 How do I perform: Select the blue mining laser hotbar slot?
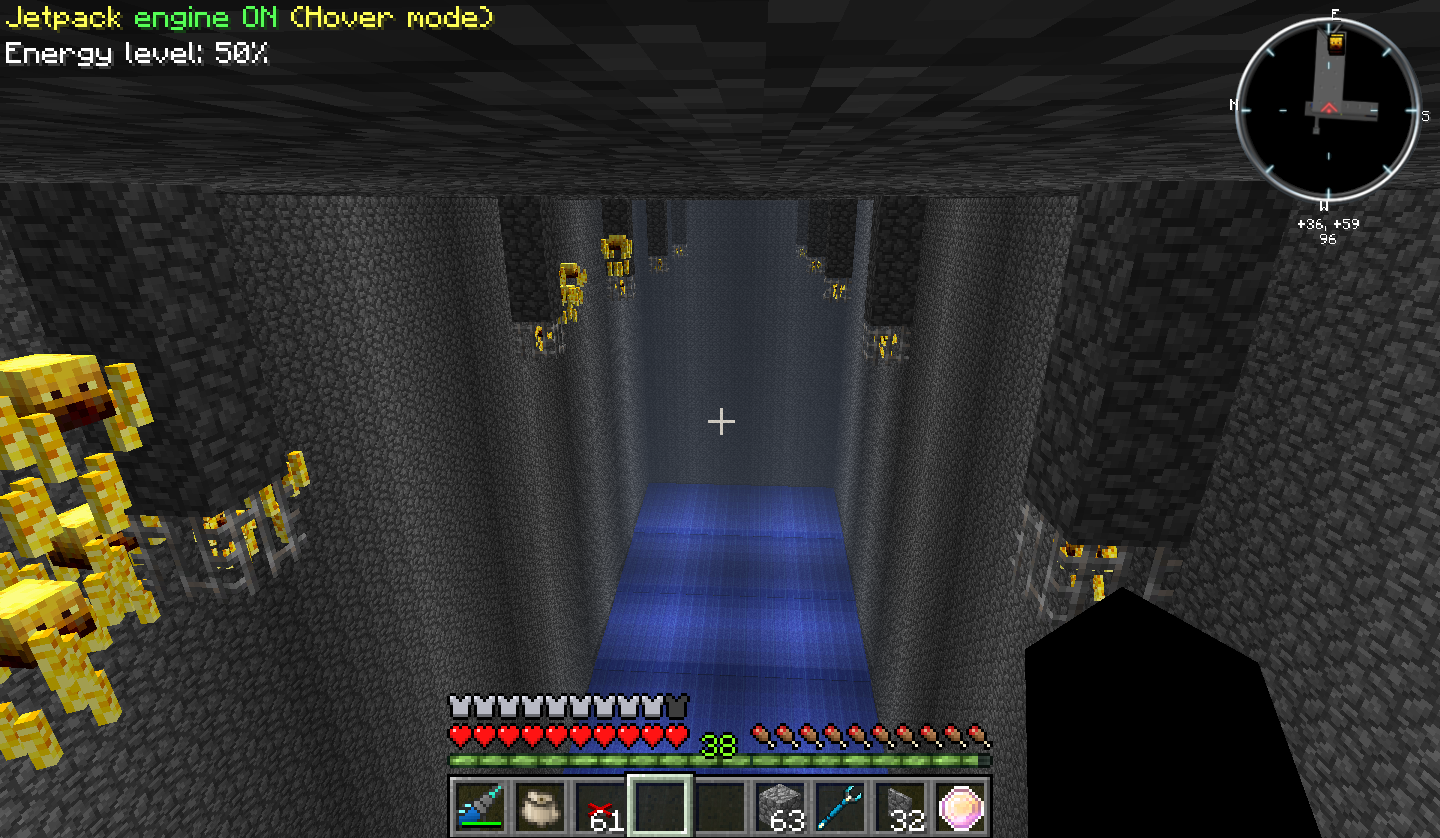[480, 806]
